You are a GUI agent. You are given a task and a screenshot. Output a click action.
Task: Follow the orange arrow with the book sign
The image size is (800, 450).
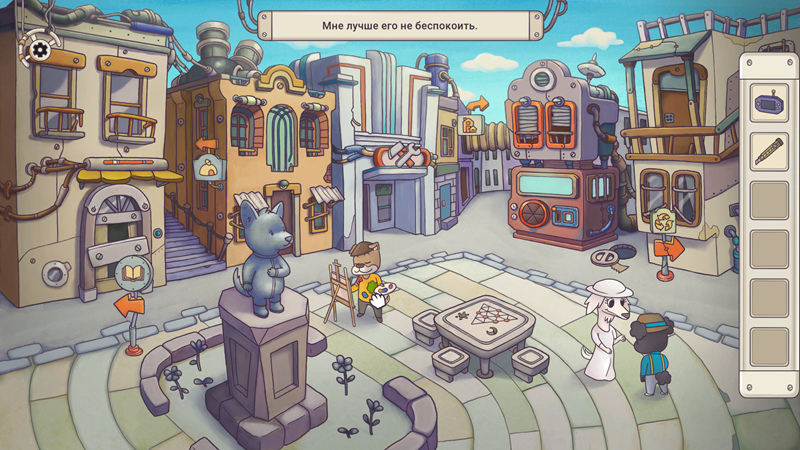coord(129,304)
